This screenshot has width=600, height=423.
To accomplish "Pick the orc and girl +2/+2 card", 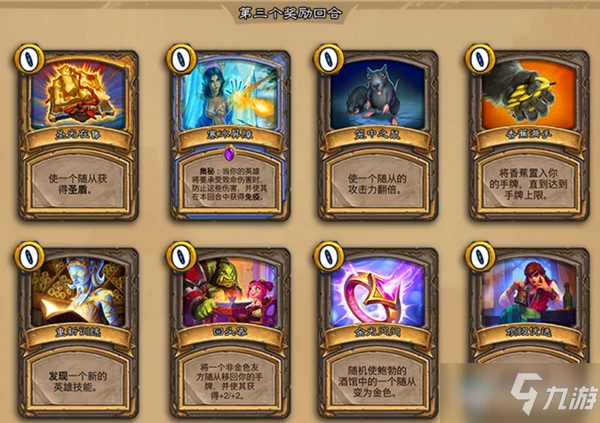I will [228, 335].
